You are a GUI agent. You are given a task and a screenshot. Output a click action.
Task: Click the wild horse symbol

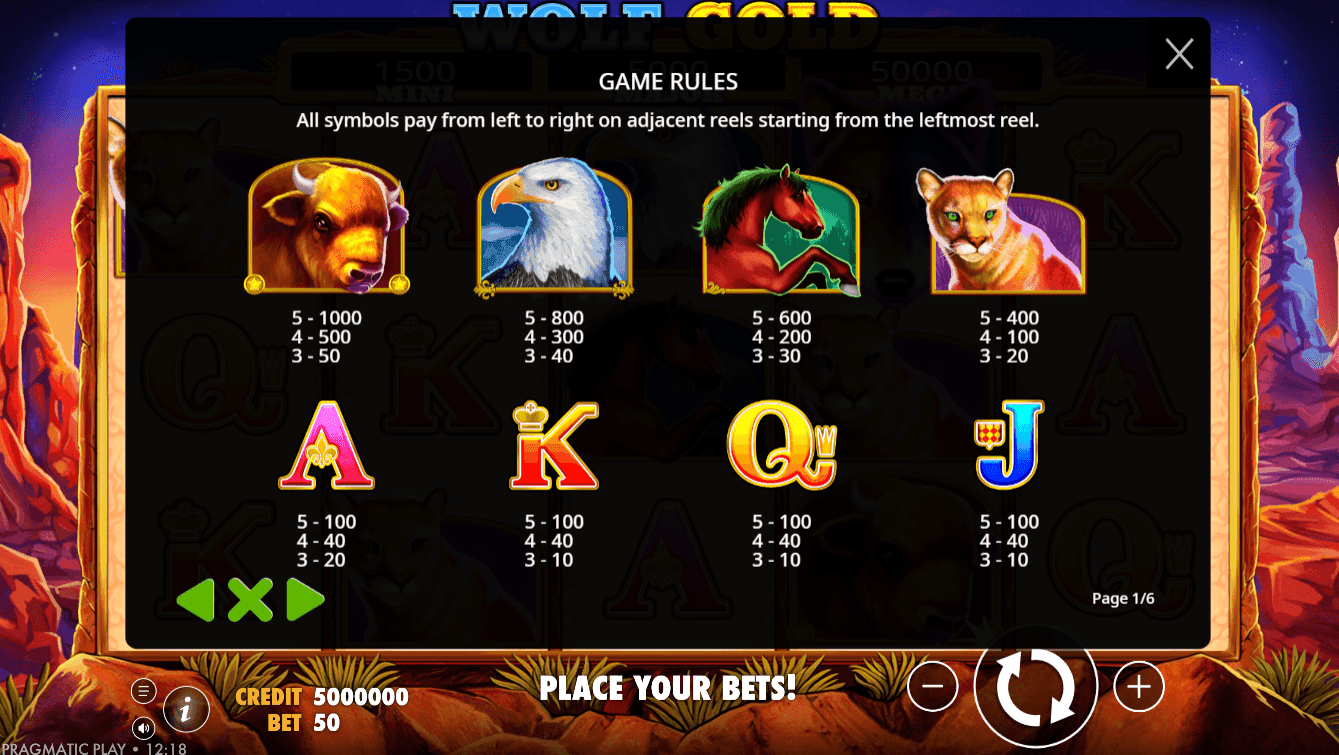781,230
